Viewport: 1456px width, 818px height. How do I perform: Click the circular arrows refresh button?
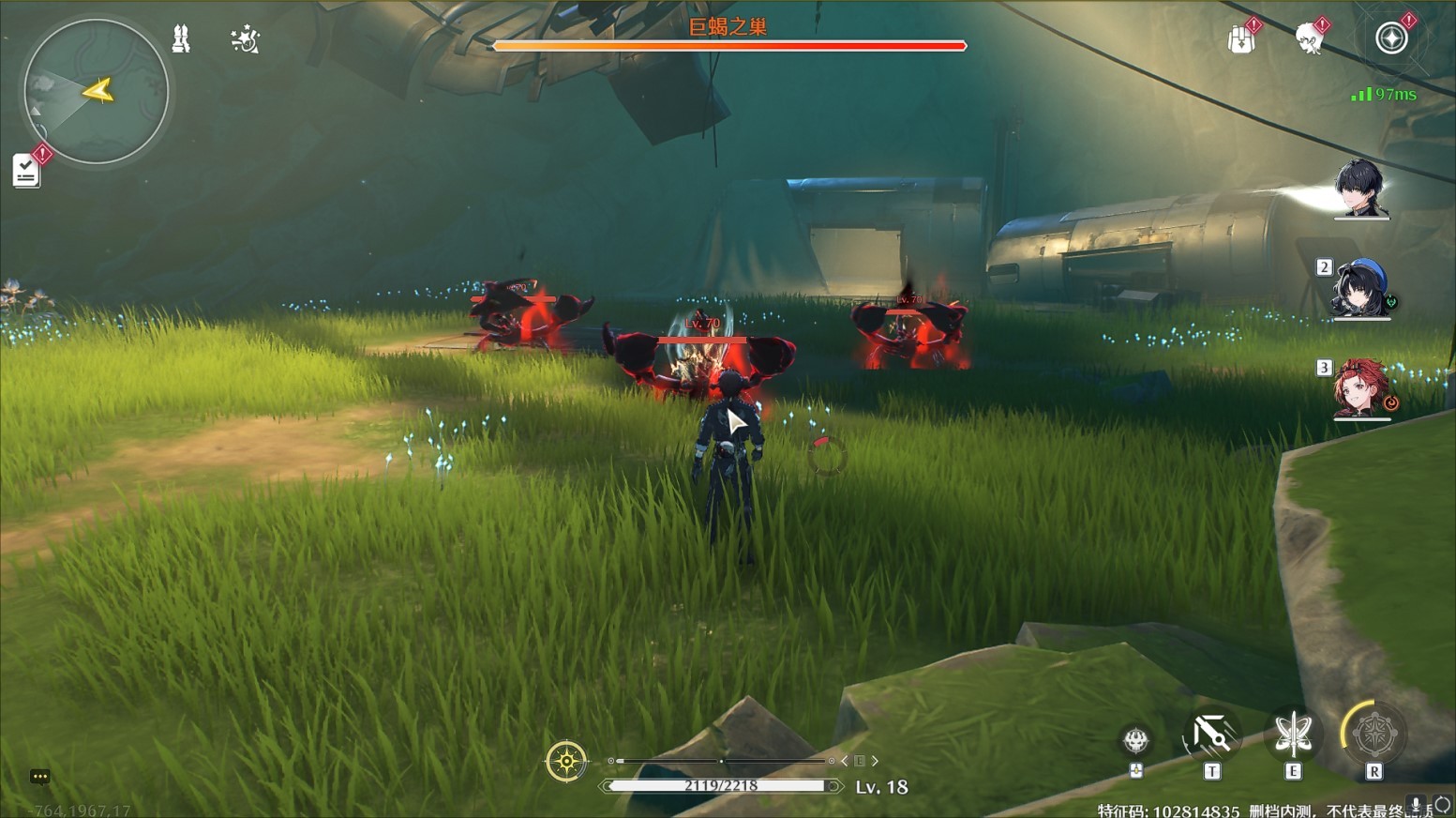[1443, 805]
